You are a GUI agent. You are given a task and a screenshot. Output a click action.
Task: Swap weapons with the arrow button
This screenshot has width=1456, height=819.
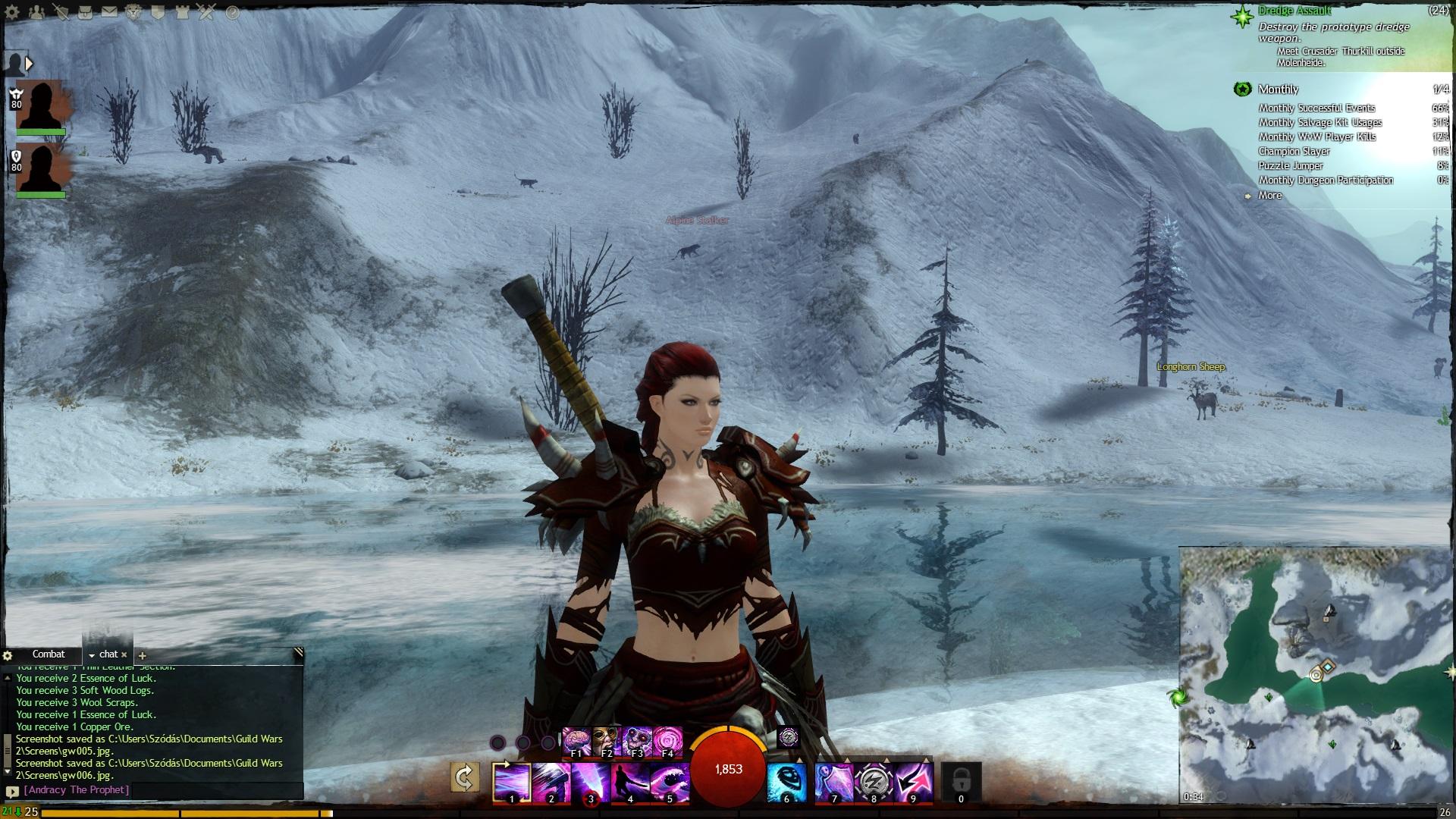coord(464,777)
